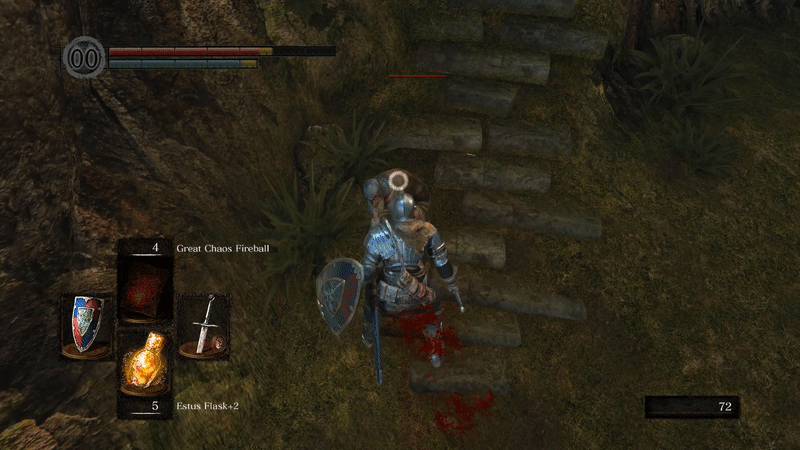Select the Great Chaos Fireball spell slot
This screenshot has width=800, height=450.
[144, 281]
